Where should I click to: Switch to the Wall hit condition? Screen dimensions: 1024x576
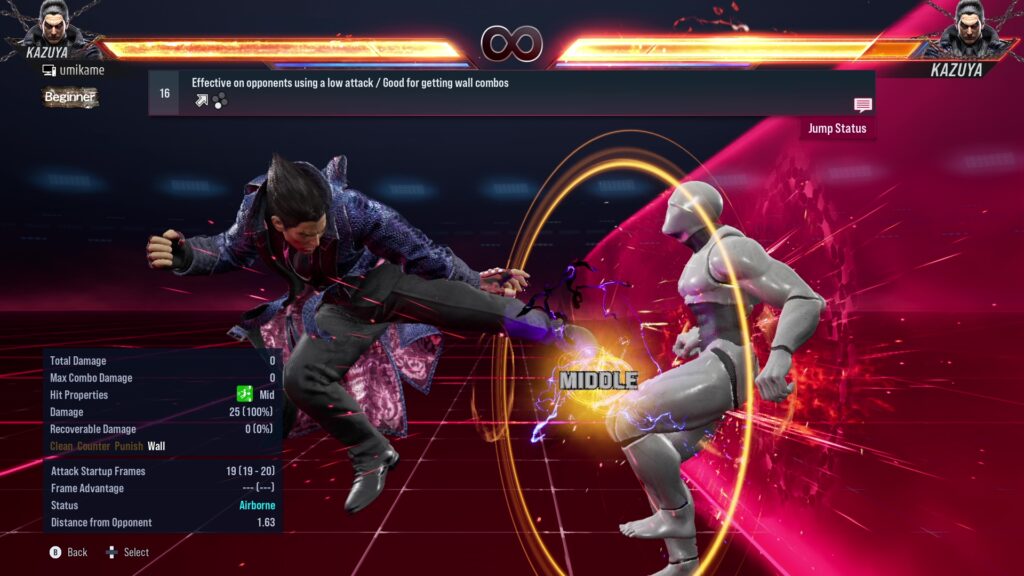[158, 446]
